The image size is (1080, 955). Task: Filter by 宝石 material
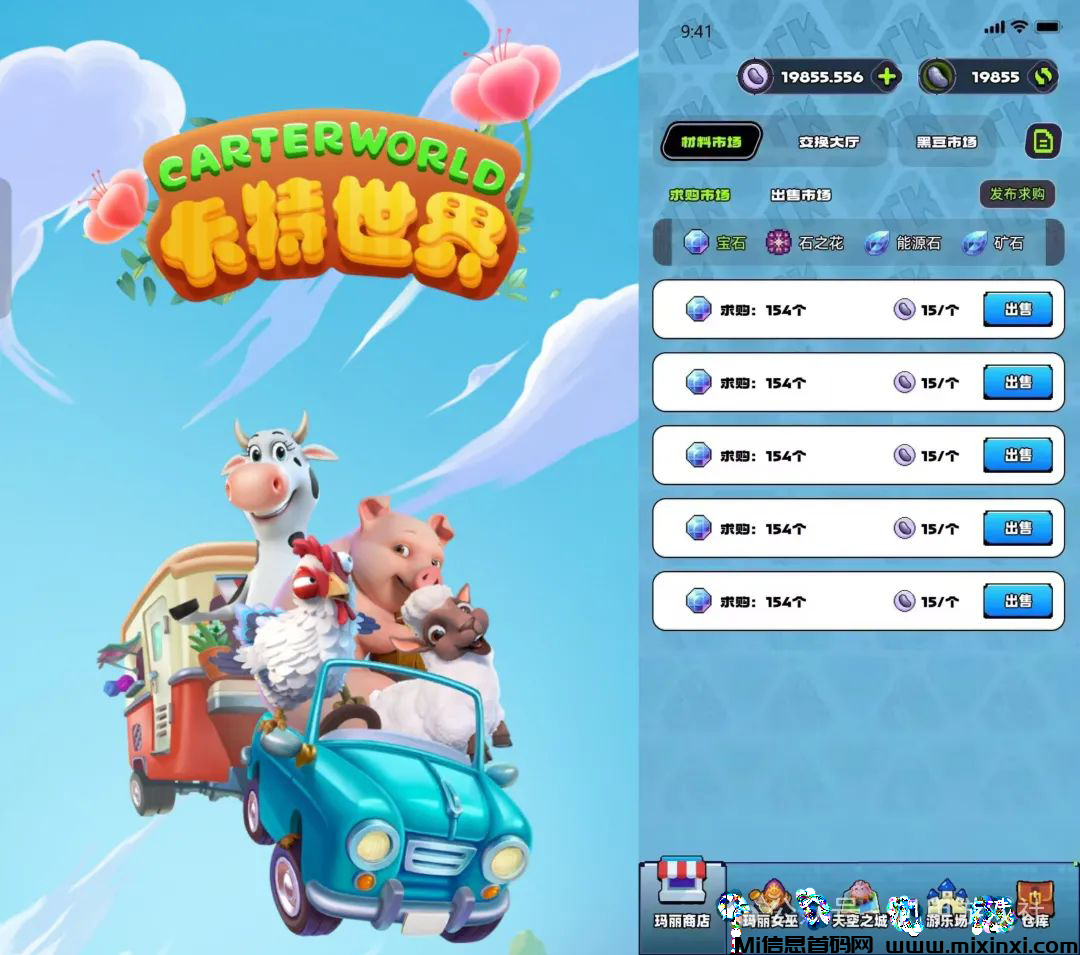[x=716, y=243]
